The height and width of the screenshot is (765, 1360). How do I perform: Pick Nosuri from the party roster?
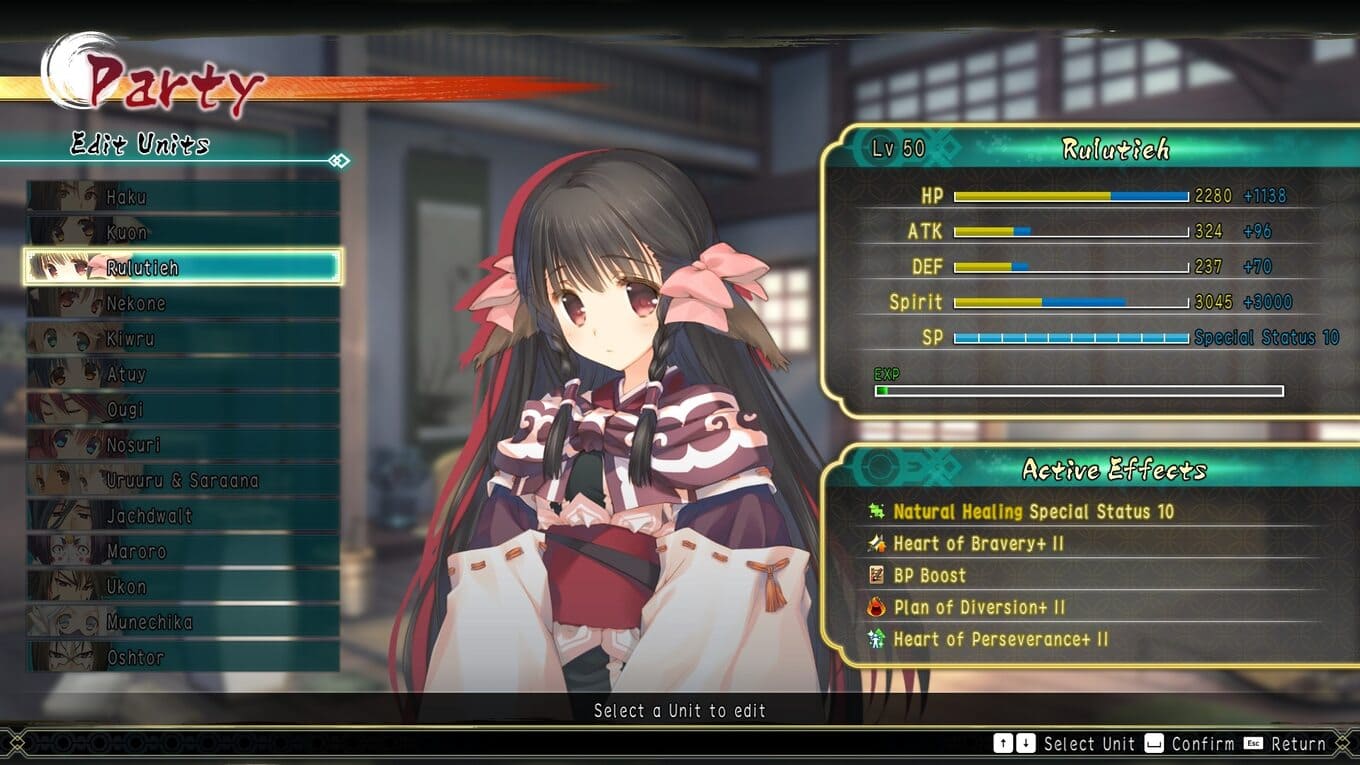point(183,445)
